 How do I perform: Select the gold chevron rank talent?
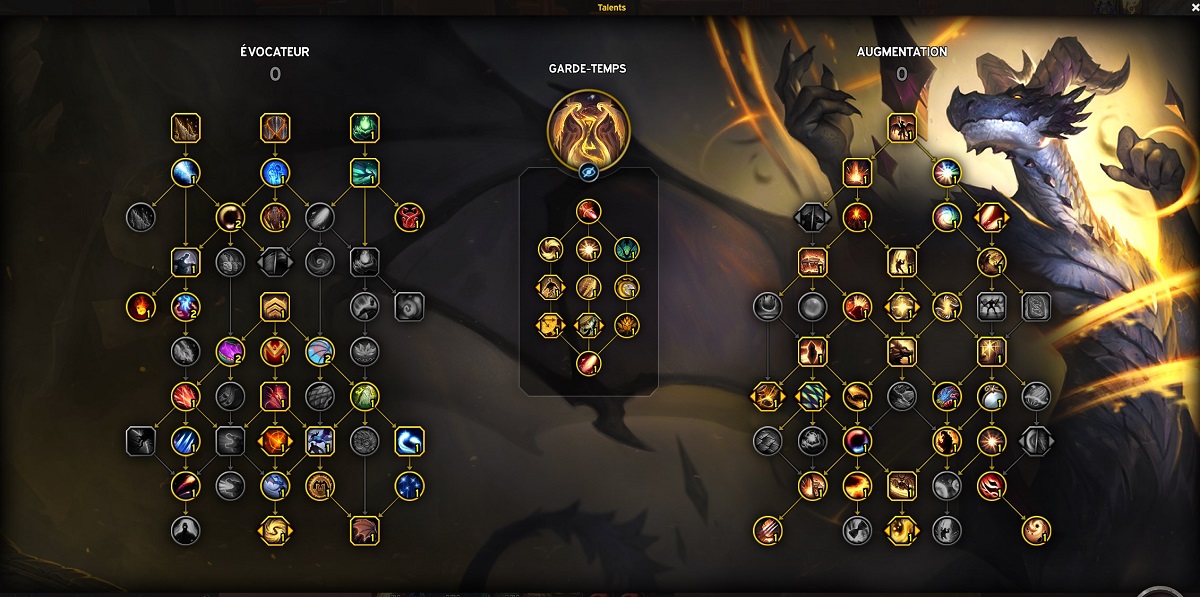(275, 306)
